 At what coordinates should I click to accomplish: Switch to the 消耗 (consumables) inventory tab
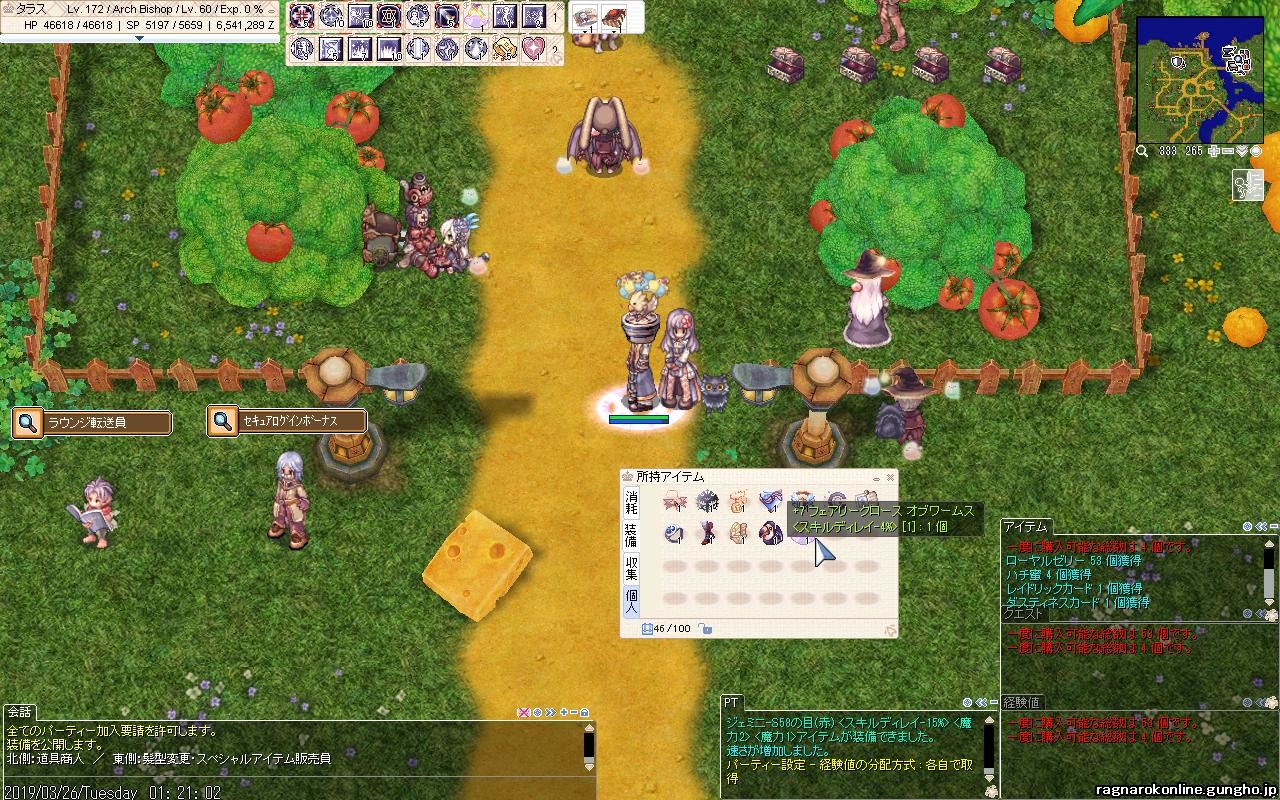point(631,502)
